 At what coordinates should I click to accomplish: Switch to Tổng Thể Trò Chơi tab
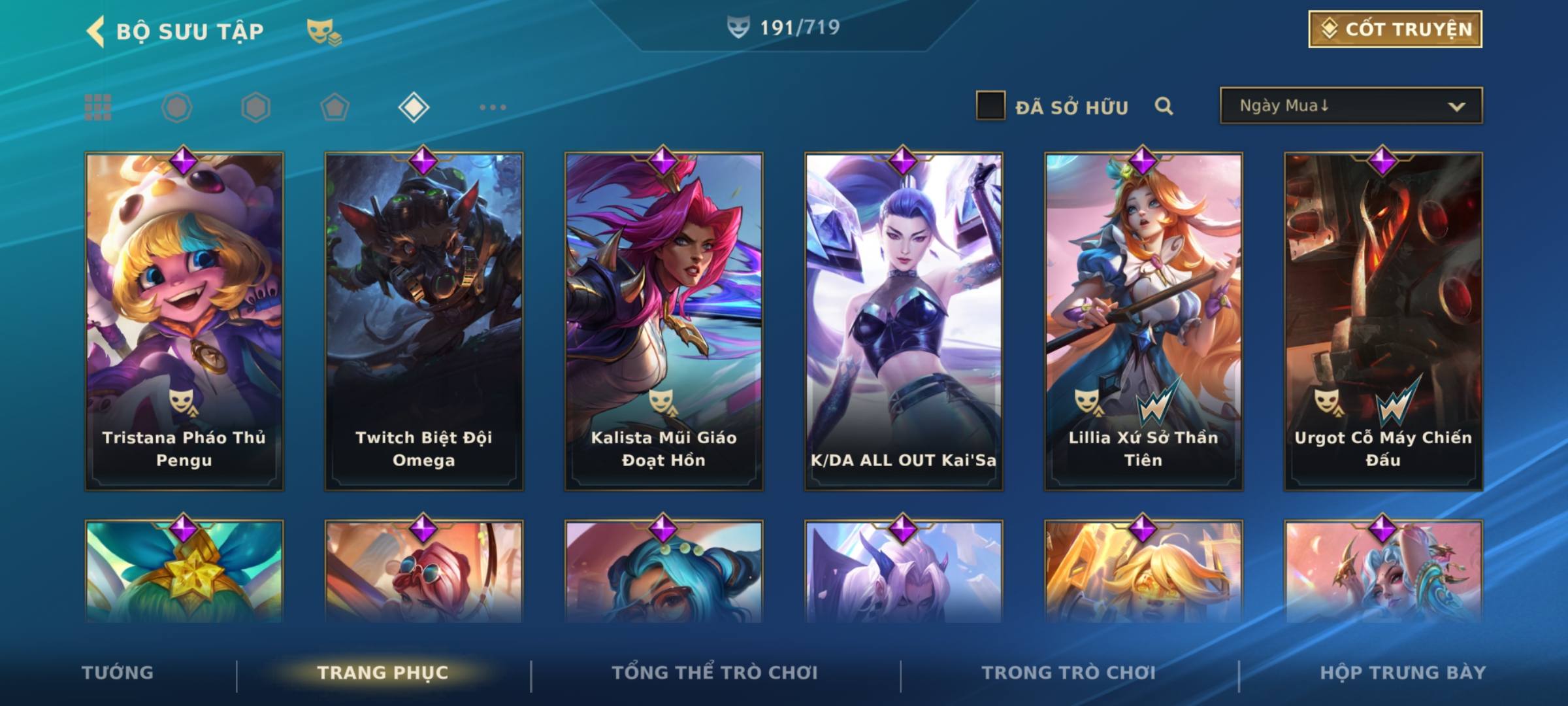pyautogui.click(x=715, y=673)
